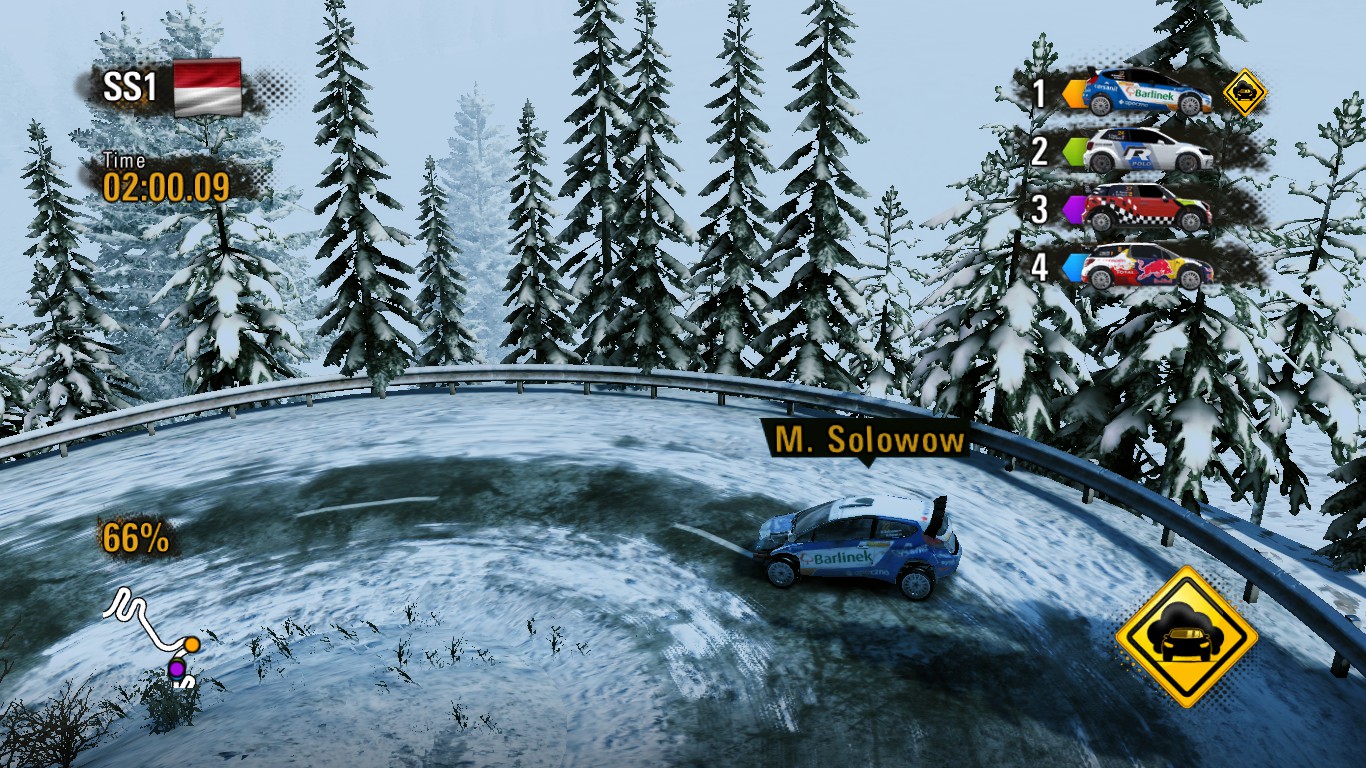This screenshot has height=768, width=1366.
Task: Pick the fourth-place Red Bull car
Action: pyautogui.click(x=1148, y=266)
